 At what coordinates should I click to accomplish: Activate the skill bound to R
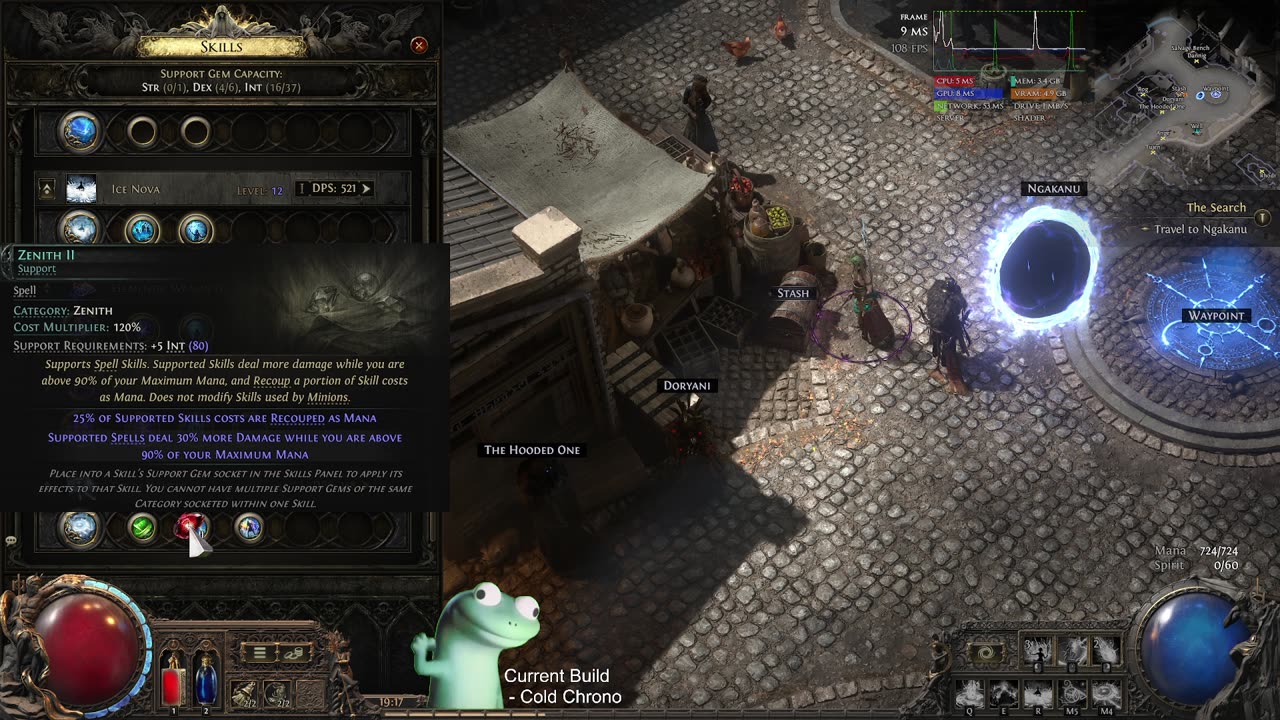1038,692
